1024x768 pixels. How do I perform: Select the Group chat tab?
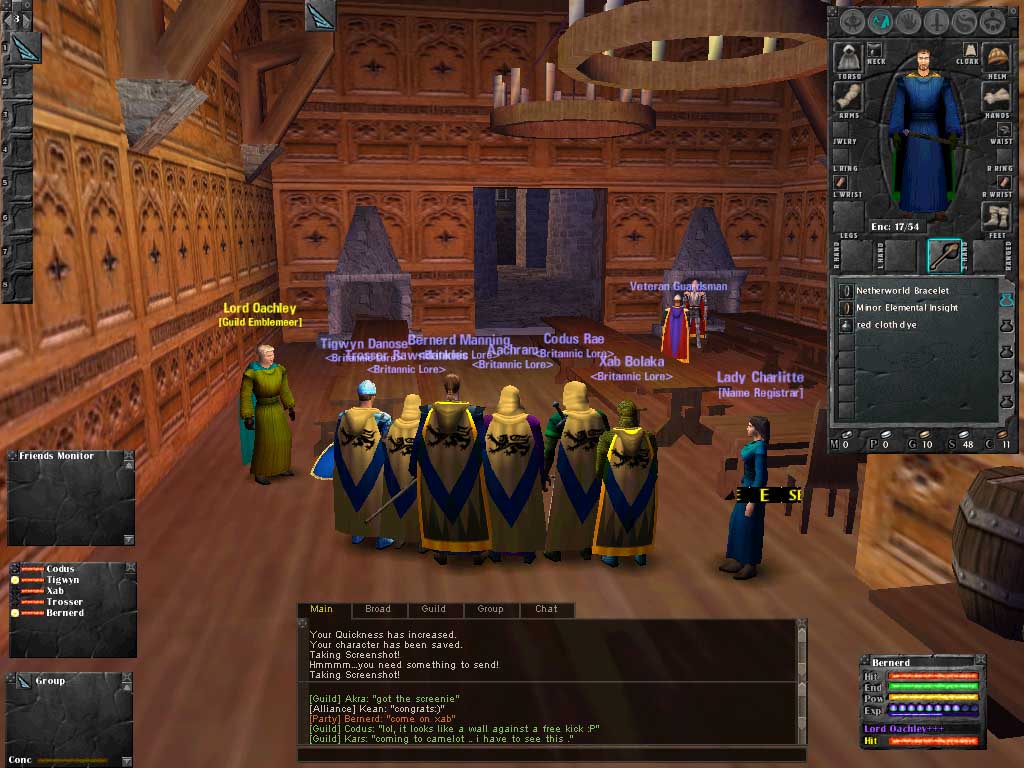(490, 609)
